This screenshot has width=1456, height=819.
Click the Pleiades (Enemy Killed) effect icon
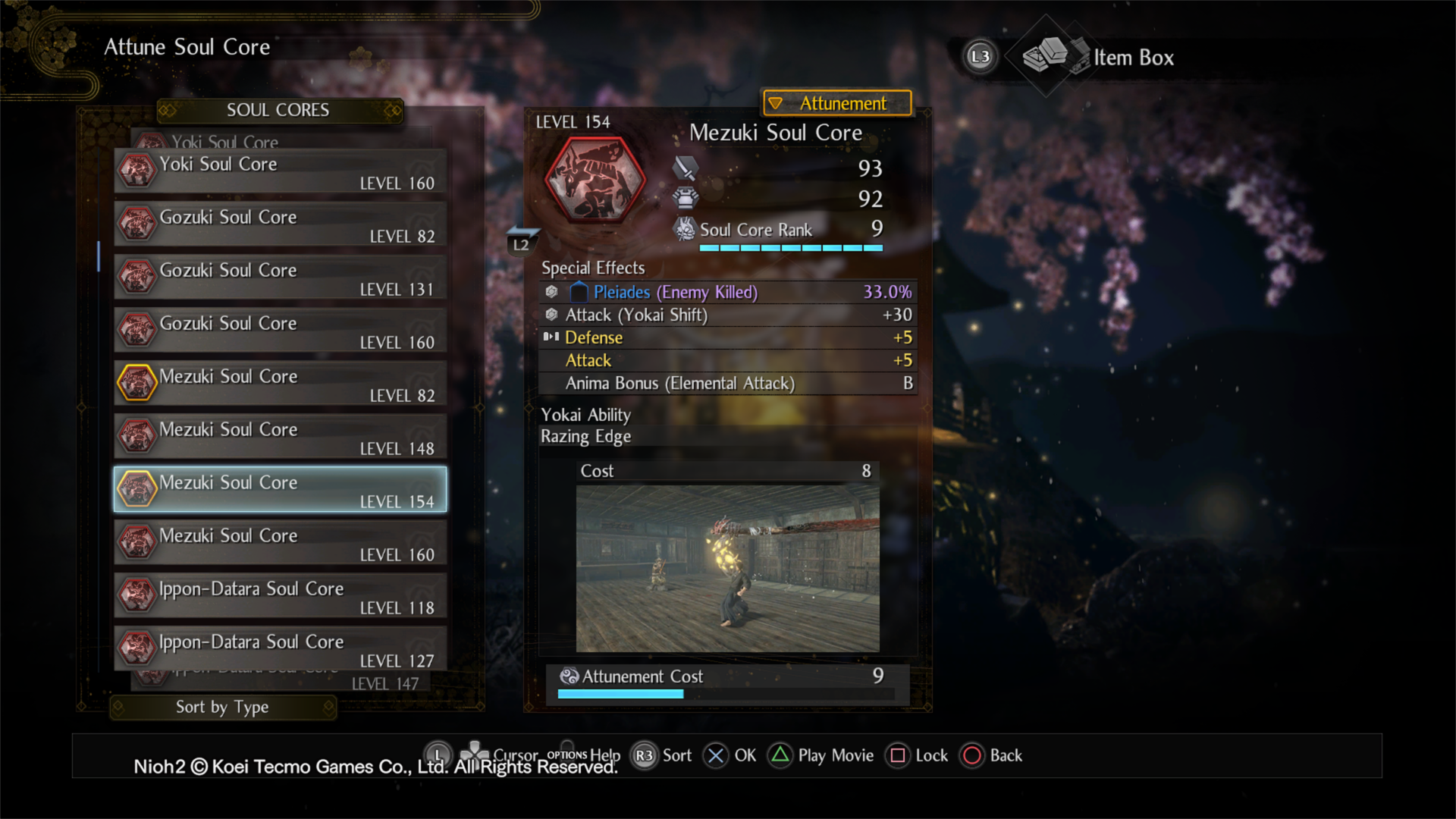(x=551, y=292)
